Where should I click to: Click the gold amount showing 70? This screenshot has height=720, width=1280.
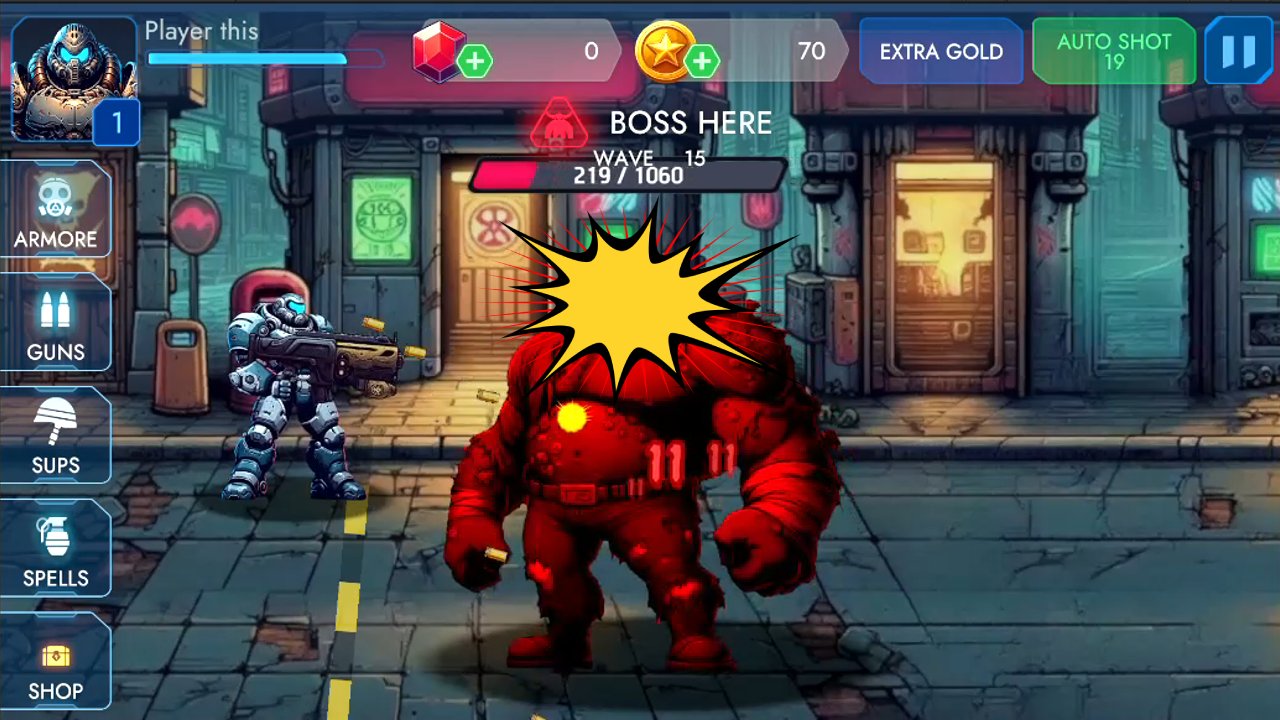[x=812, y=51]
